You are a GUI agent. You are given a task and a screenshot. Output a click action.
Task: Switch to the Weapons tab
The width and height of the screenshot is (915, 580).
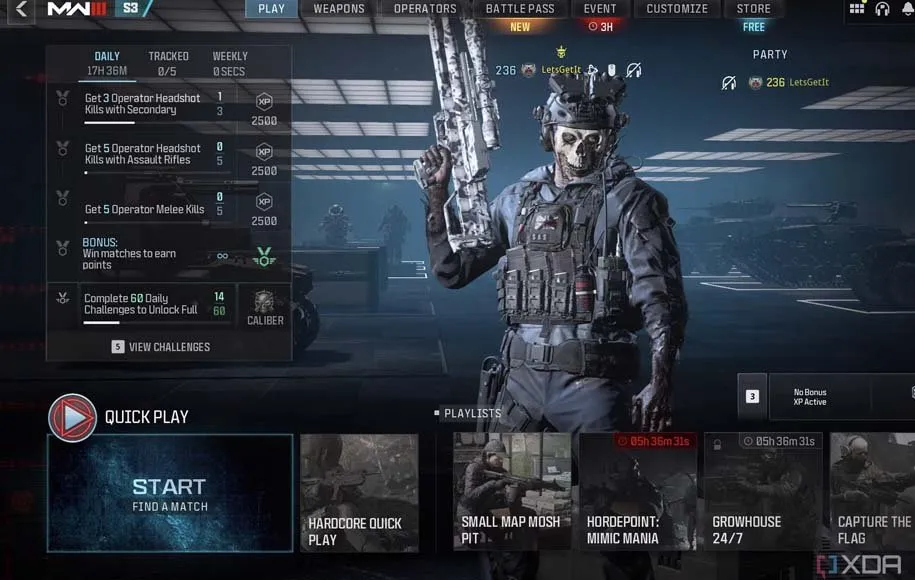[339, 9]
